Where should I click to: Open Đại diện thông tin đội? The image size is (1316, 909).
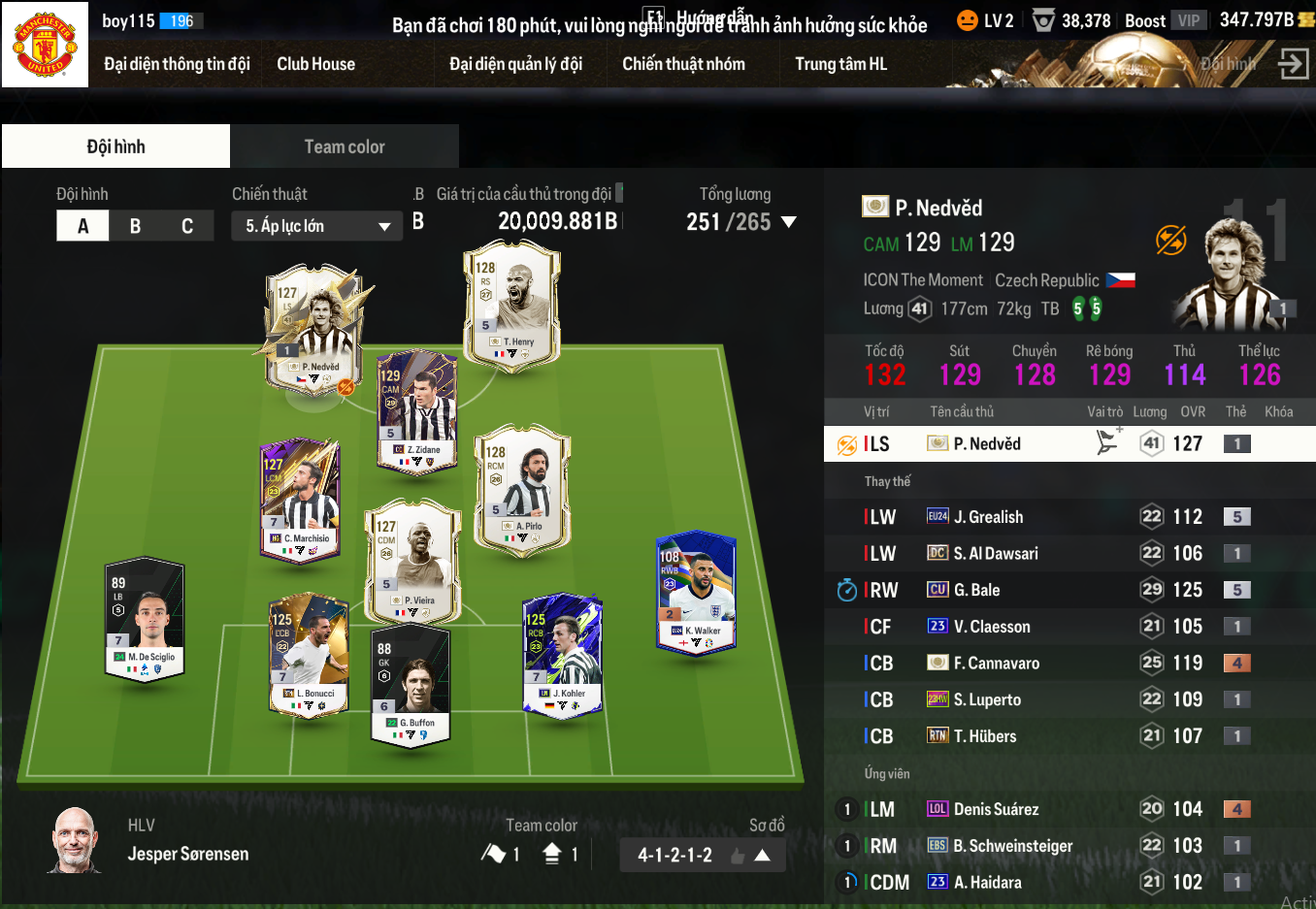(x=177, y=64)
